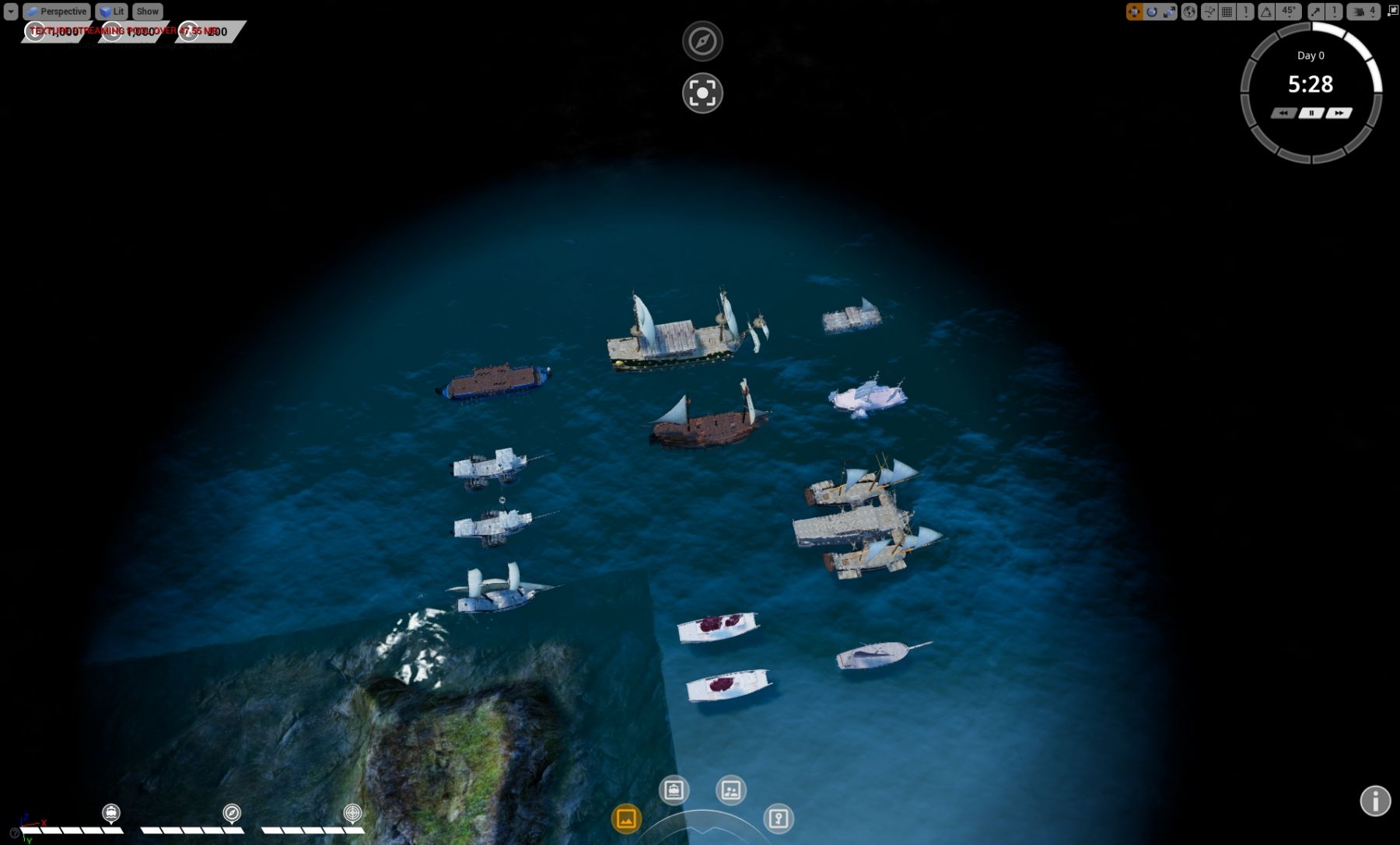
Task: Maximize the viewport with corner button
Action: [x=1392, y=11]
